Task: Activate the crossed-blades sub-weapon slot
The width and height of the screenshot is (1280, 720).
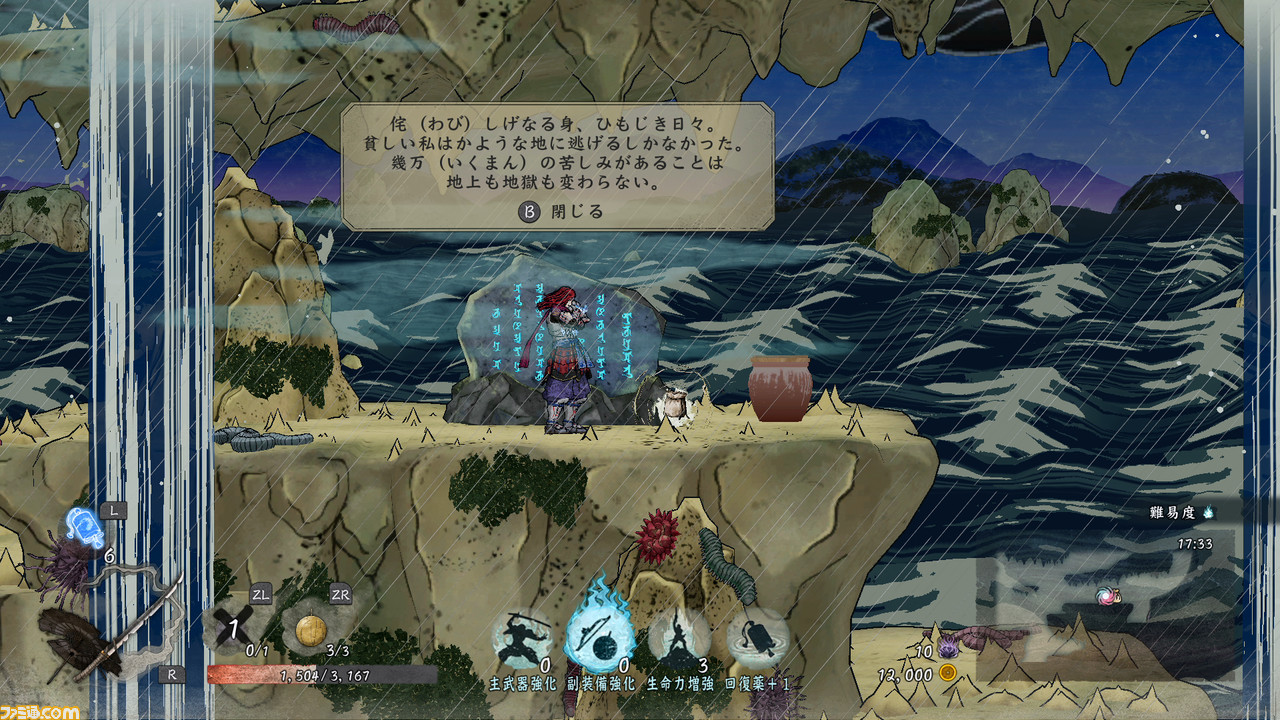Action: tap(233, 629)
